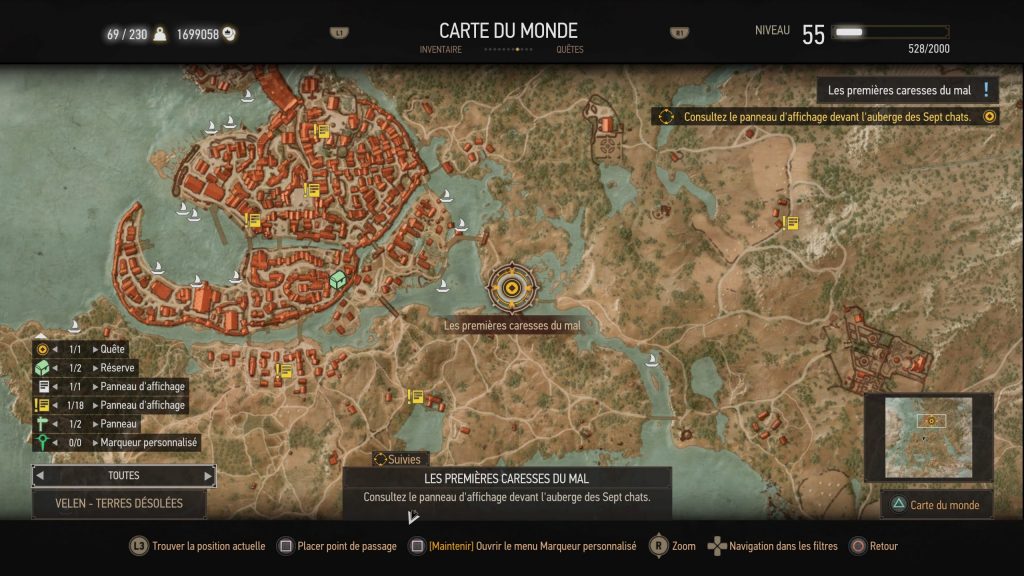
Task: Choose the Réserve row in the legend
Action: (112, 368)
